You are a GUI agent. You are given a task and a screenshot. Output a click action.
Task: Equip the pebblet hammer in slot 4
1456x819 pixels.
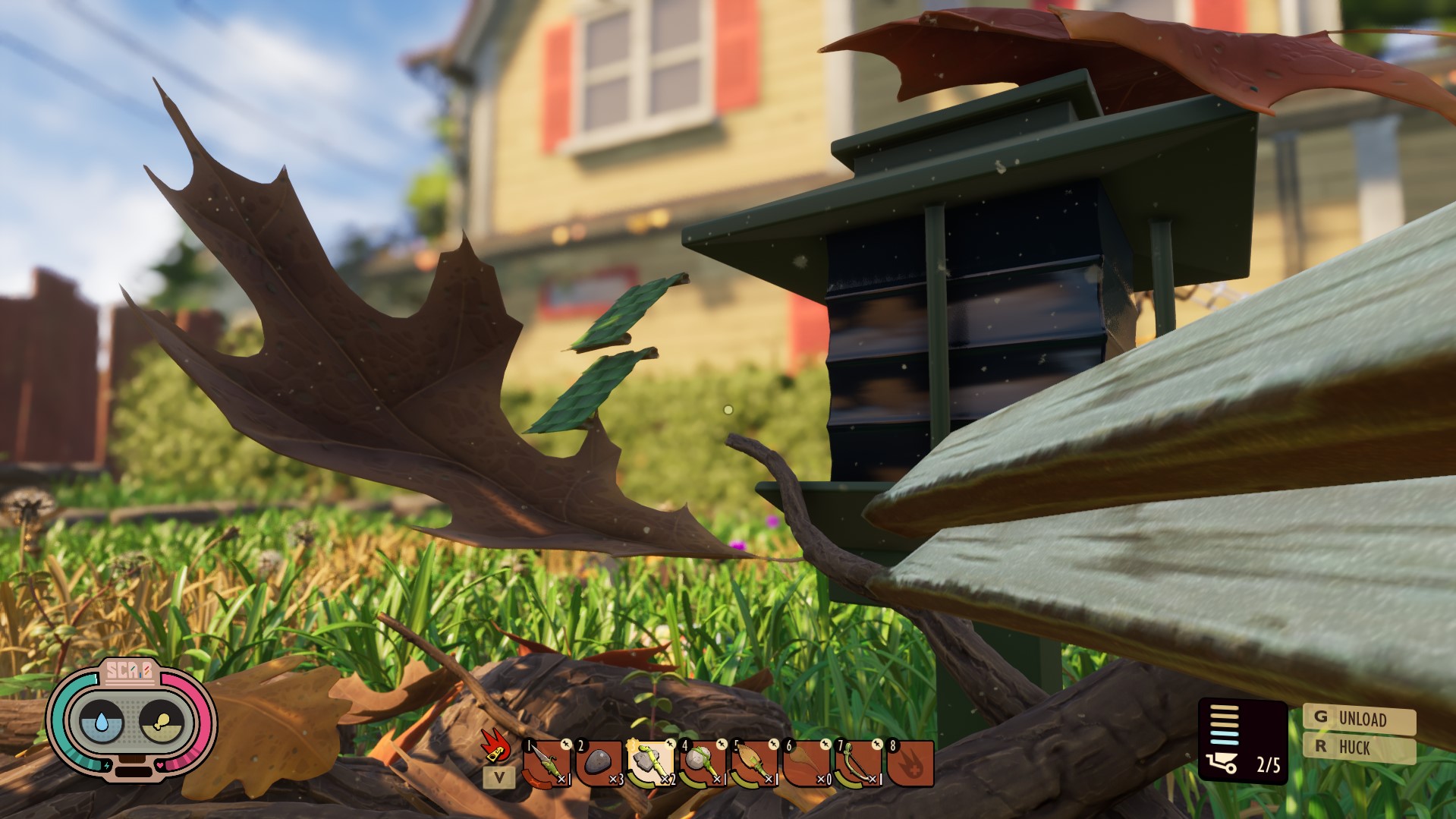point(702,764)
